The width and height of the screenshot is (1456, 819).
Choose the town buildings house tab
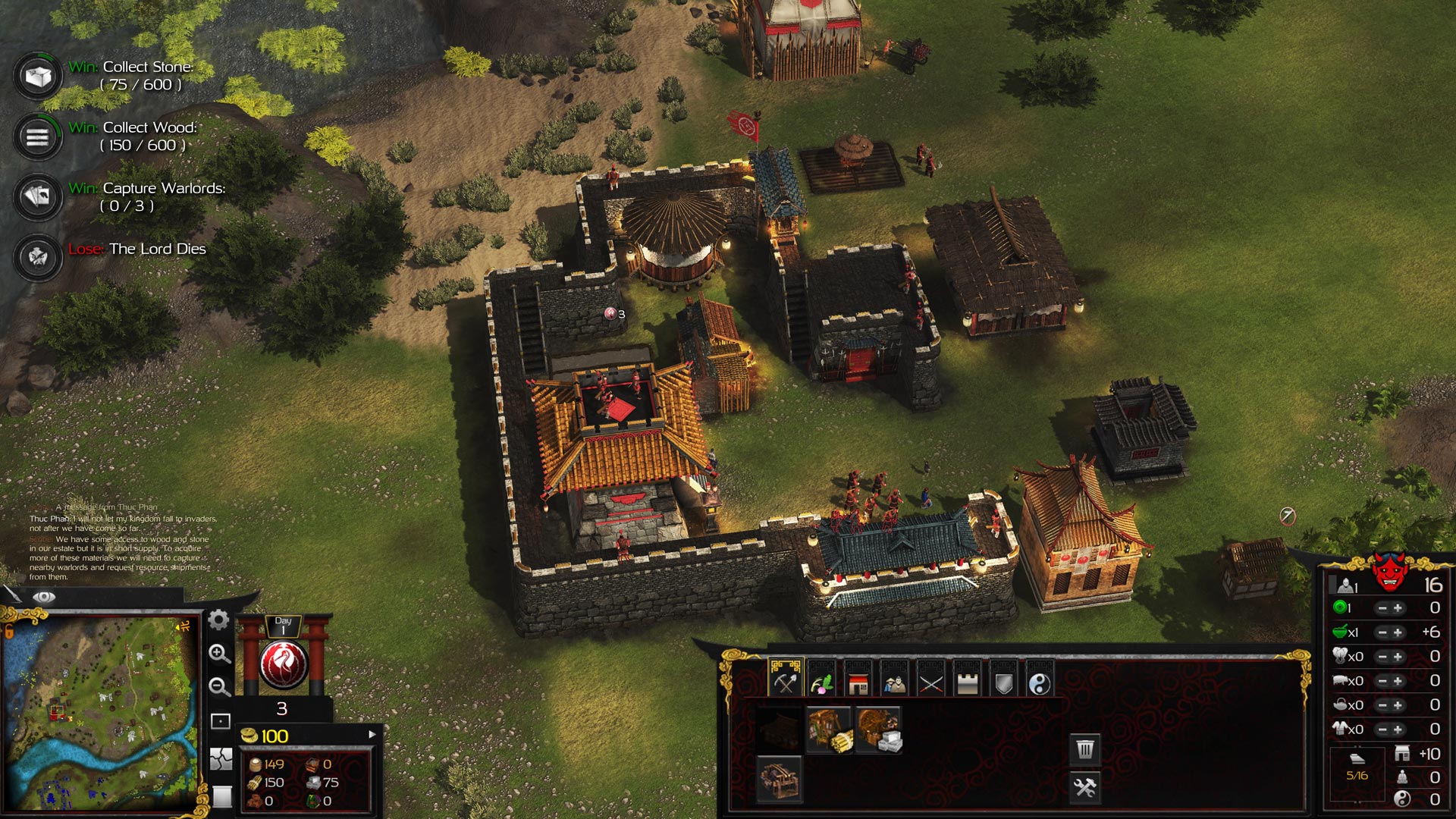point(858,683)
